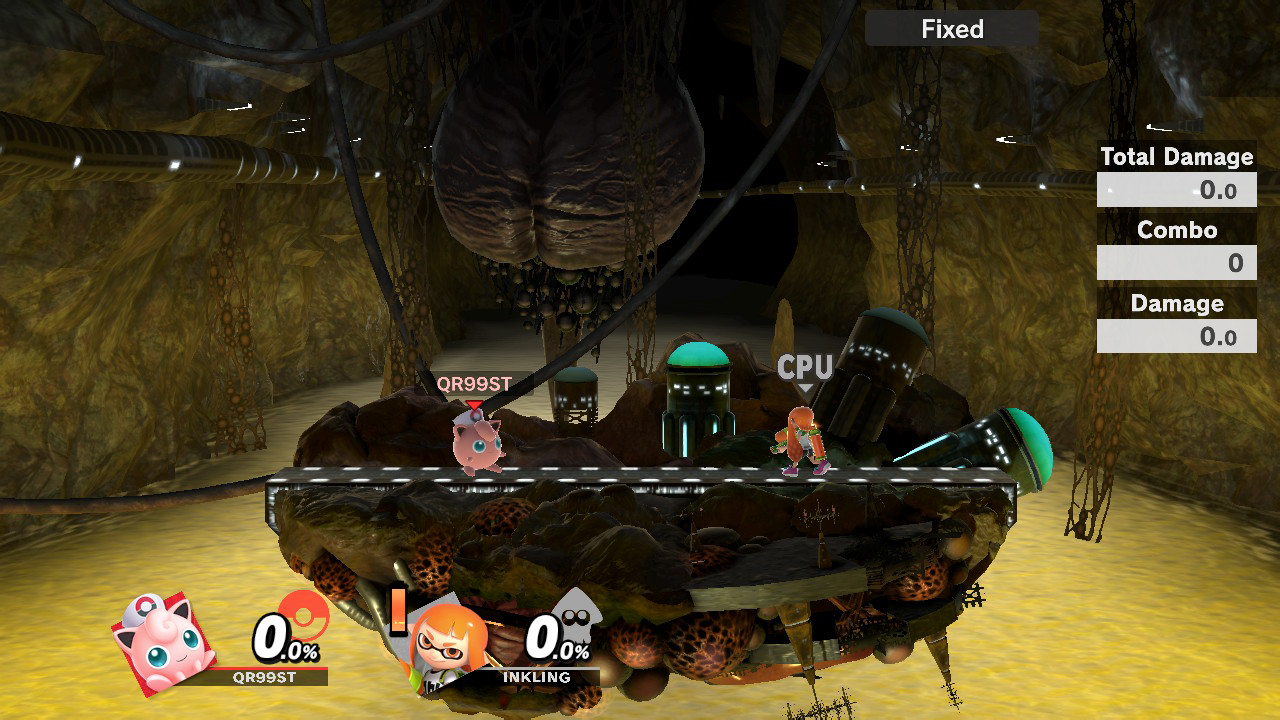The height and width of the screenshot is (720, 1280).
Task: Click the Fixed camera mode label
Action: pos(951,29)
